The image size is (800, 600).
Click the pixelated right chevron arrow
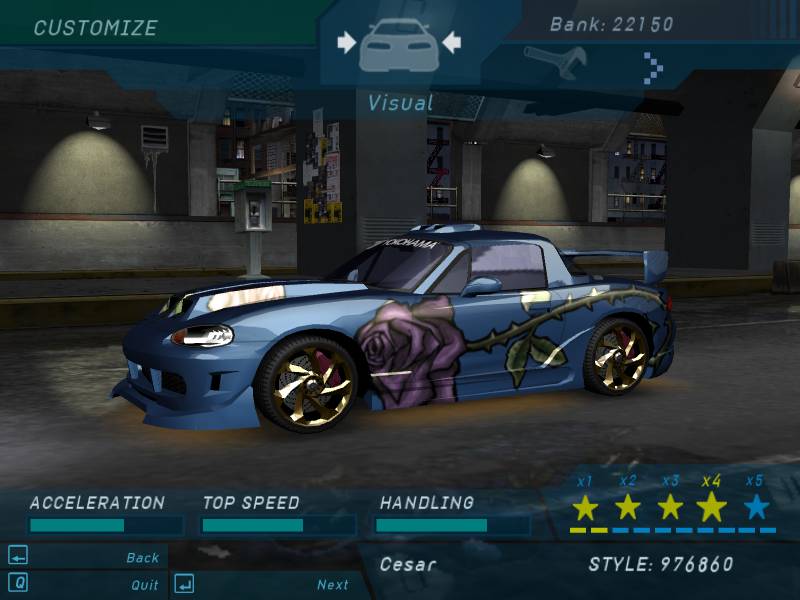pos(653,67)
